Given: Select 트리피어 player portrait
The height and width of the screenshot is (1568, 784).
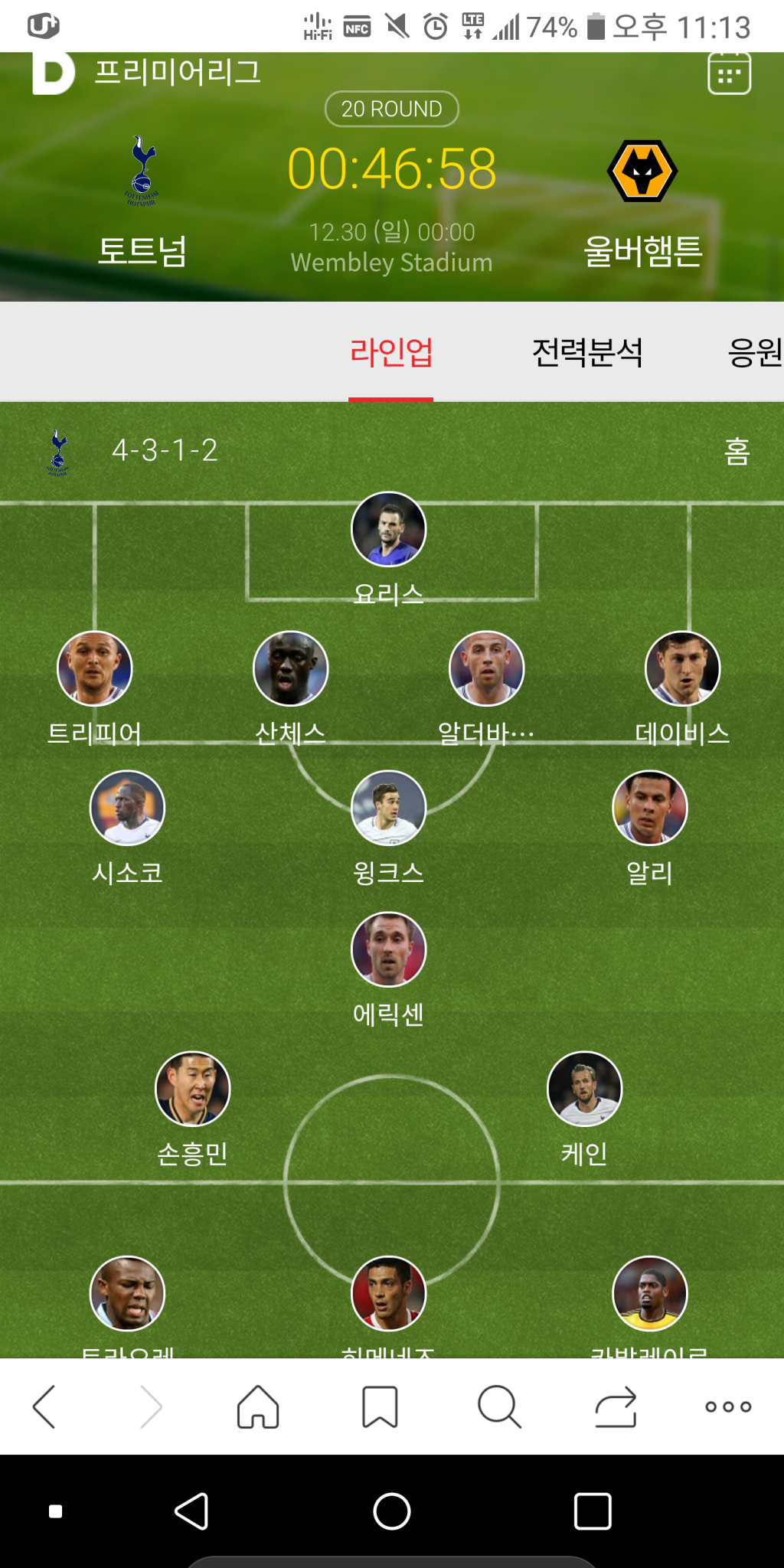Looking at the screenshot, I should pos(95,668).
